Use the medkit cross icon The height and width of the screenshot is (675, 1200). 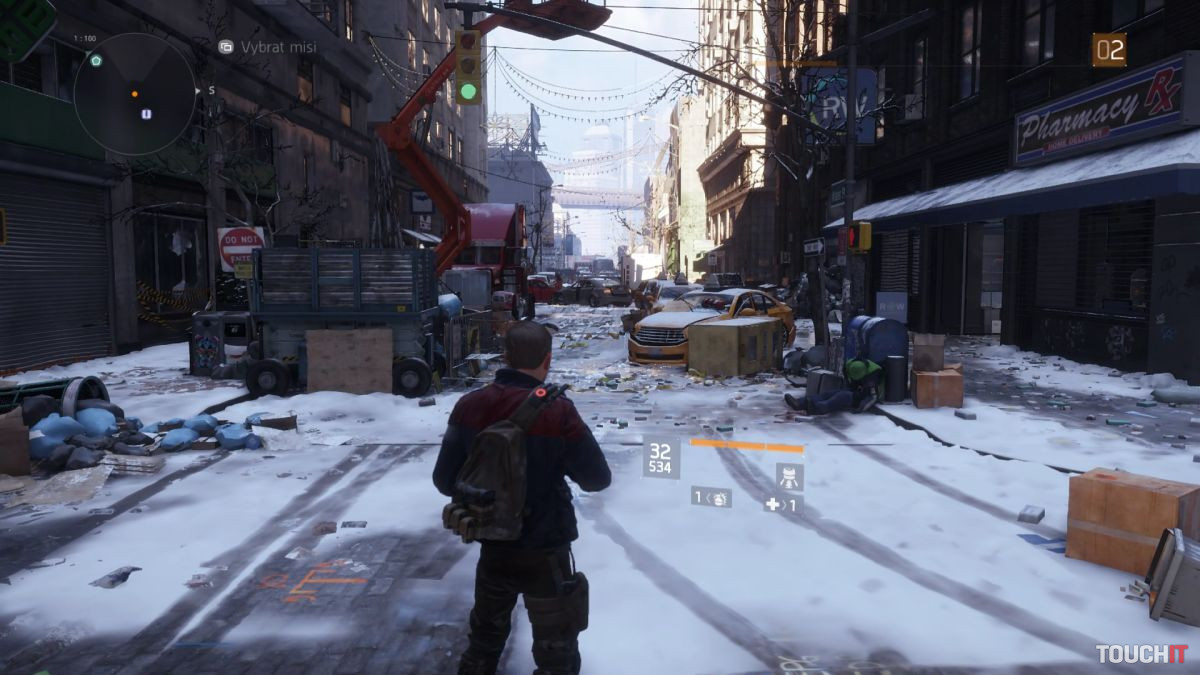click(772, 505)
